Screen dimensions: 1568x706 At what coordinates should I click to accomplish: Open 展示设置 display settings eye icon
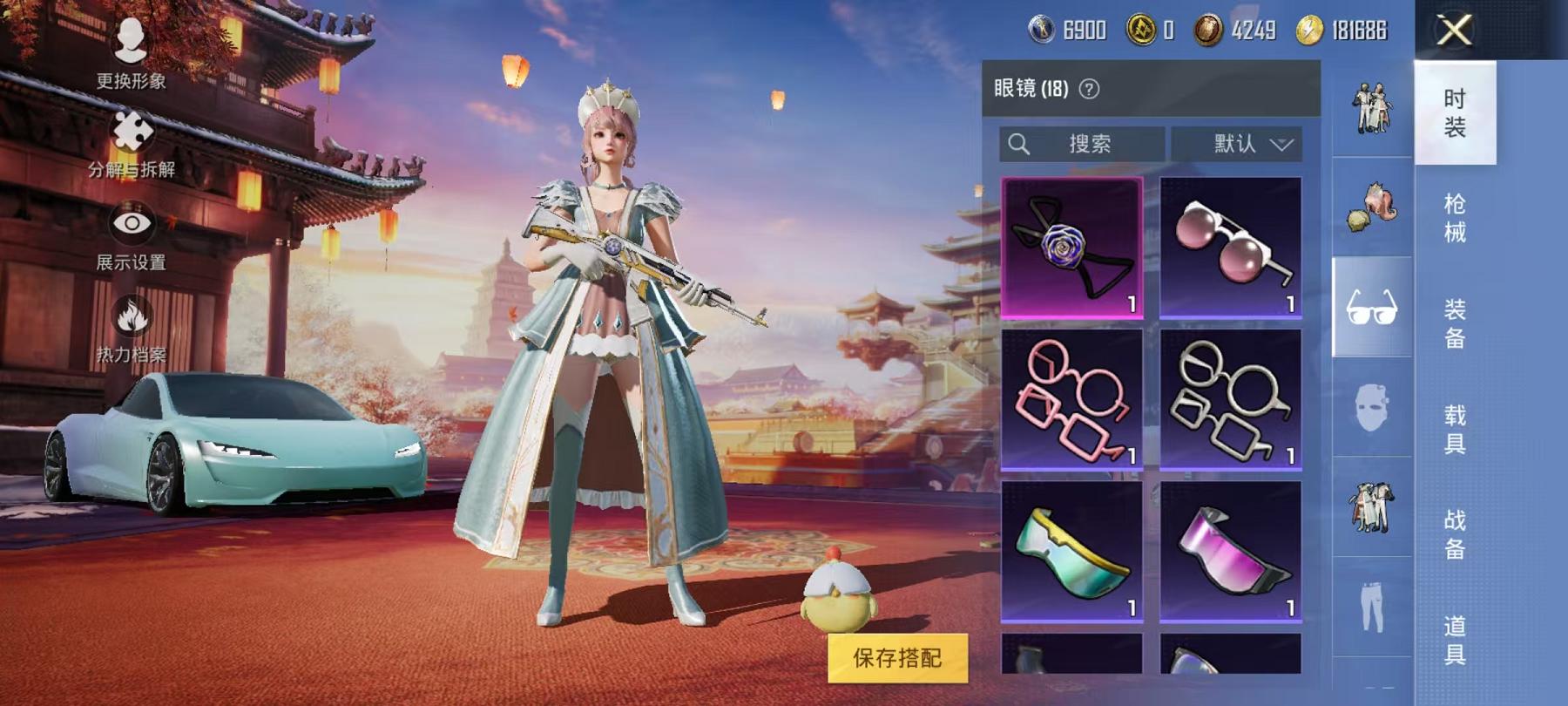[x=131, y=222]
